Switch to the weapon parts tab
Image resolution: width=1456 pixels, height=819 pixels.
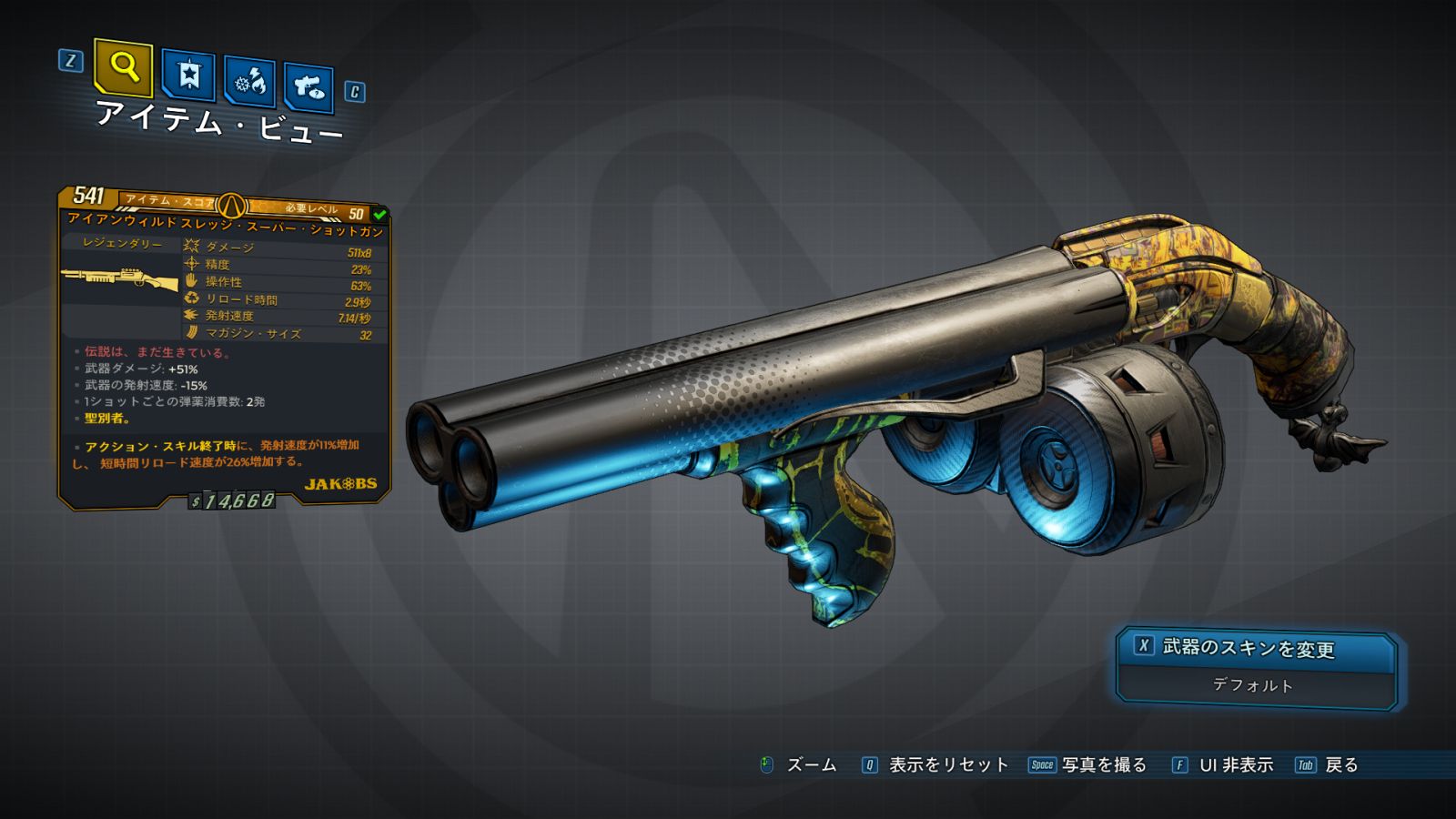pos(308,87)
